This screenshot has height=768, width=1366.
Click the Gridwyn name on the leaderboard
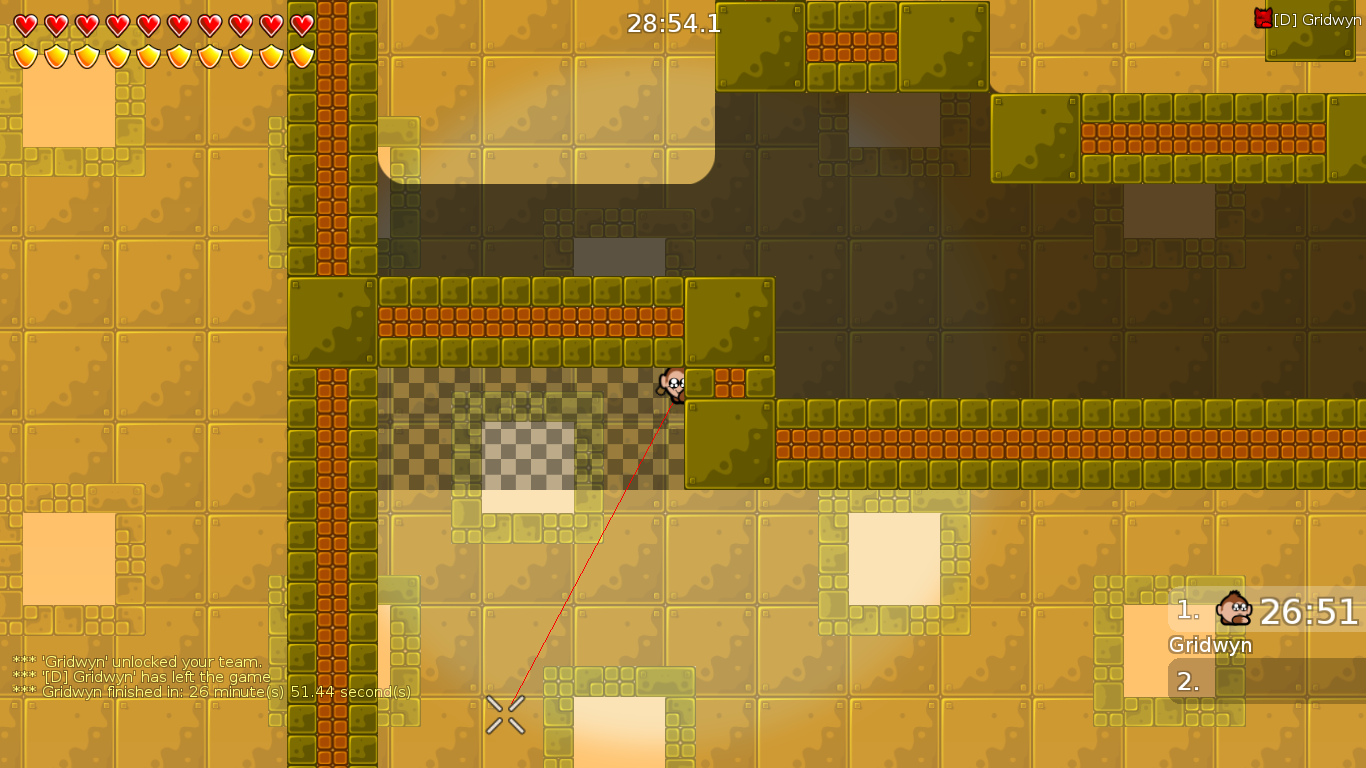[1211, 645]
